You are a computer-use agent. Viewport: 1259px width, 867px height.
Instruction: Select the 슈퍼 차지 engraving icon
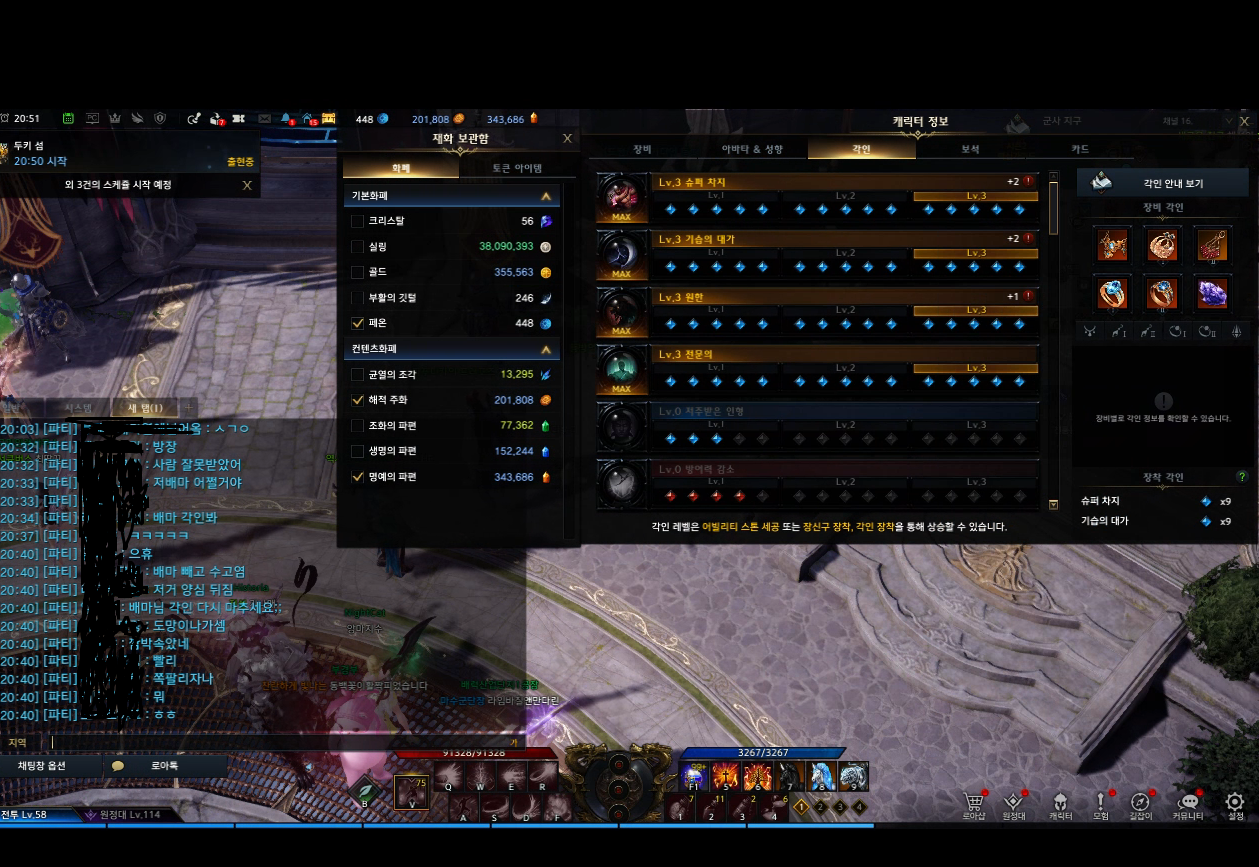click(x=621, y=197)
